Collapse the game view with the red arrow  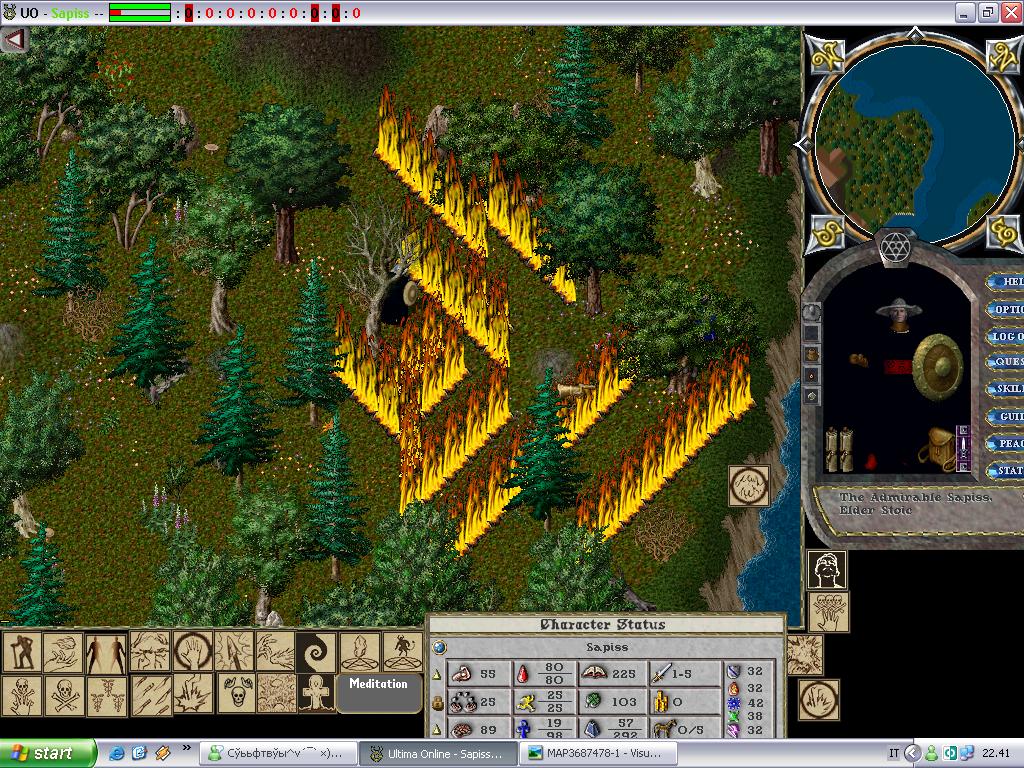click(x=14, y=39)
